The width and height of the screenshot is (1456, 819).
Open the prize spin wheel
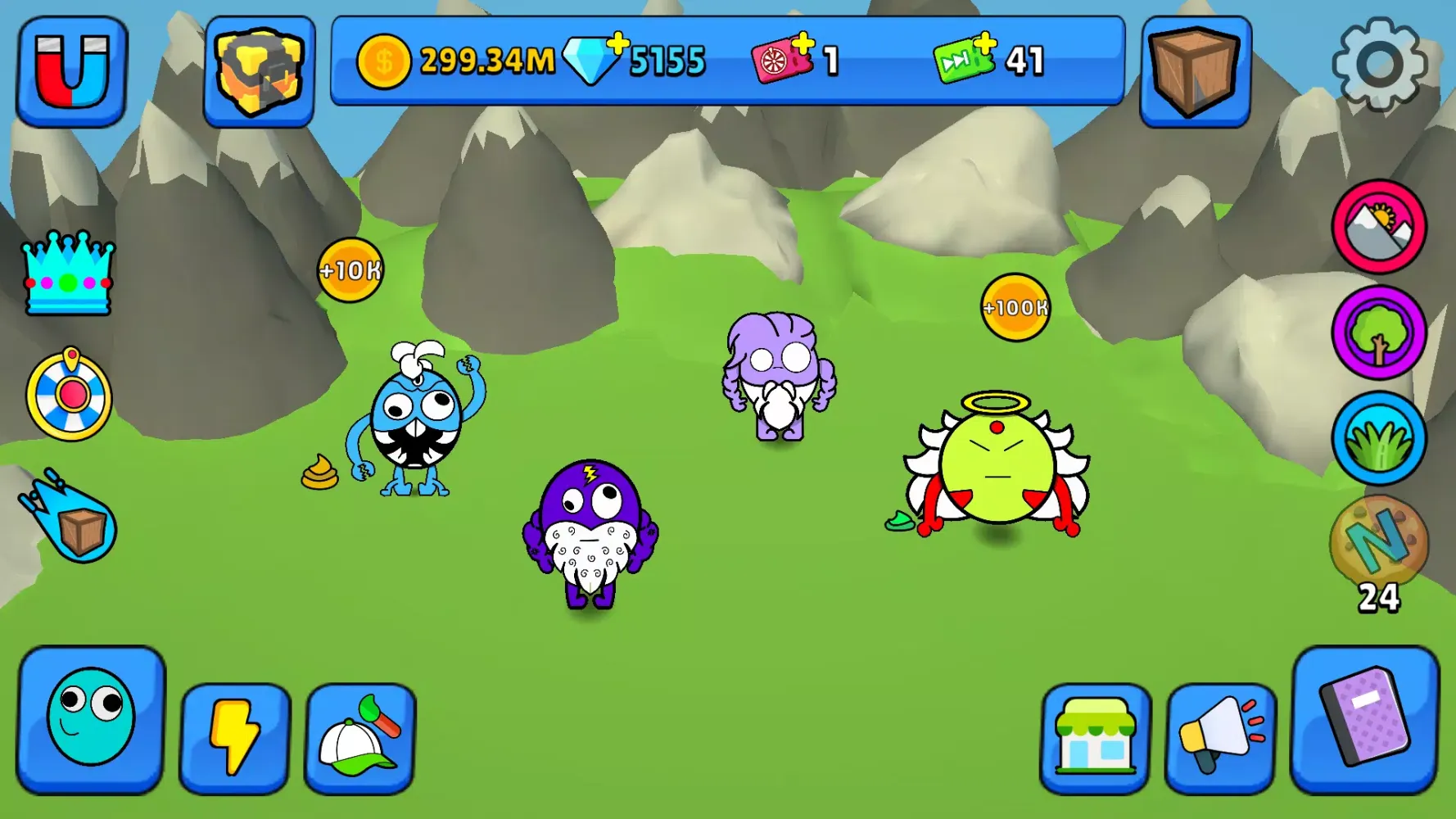[70, 396]
